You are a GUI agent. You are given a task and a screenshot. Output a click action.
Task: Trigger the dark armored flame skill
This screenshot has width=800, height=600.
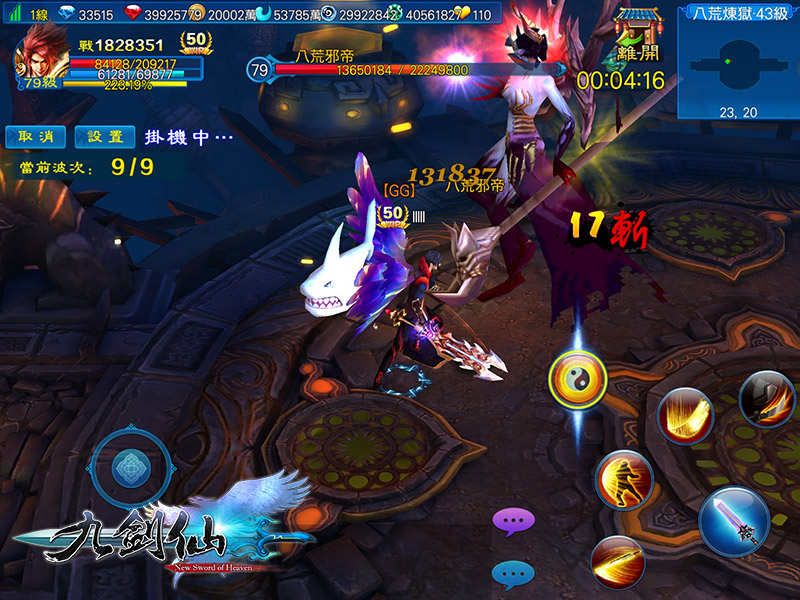click(x=766, y=398)
